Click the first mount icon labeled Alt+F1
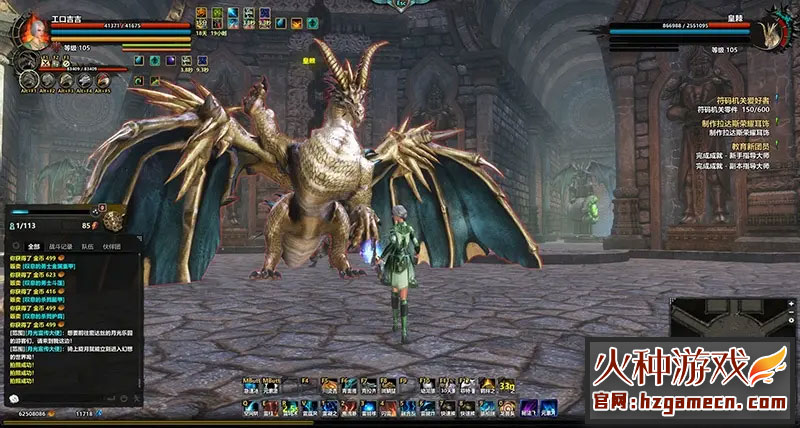The image size is (800, 428). click(28, 80)
